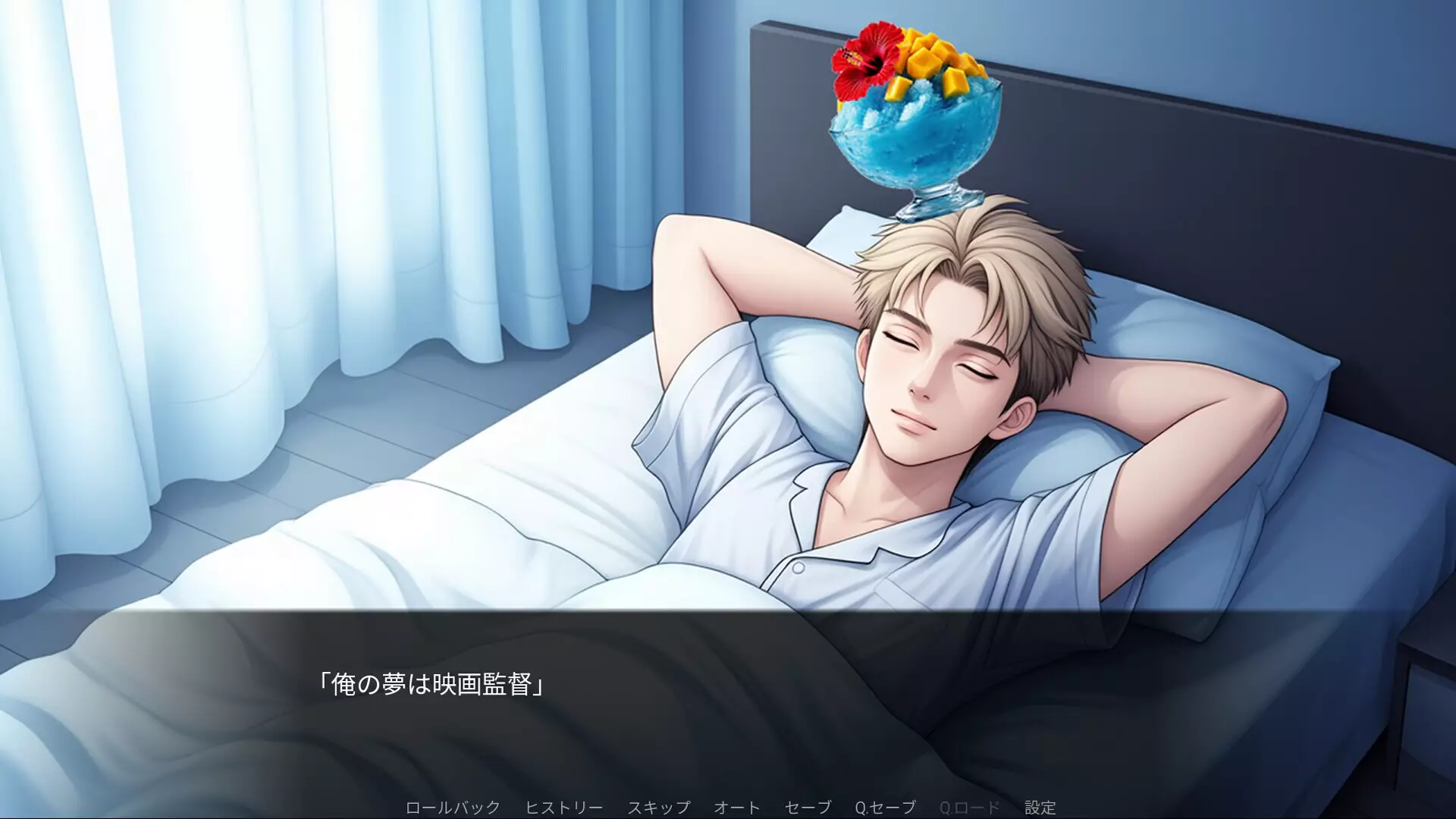The image size is (1456, 819).
Task: Click the grayed-out Q.ロード option
Action: click(968, 807)
